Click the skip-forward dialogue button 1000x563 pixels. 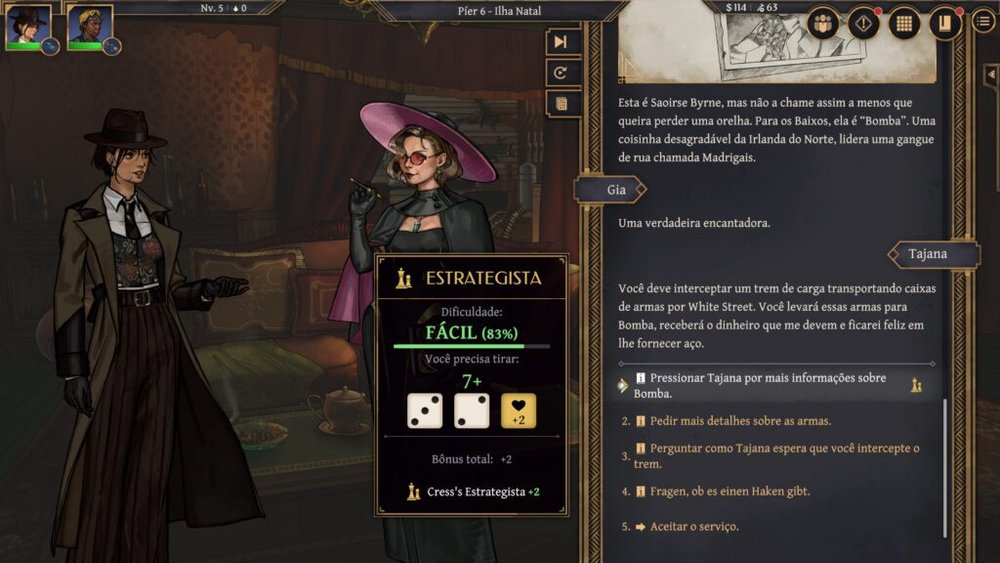click(561, 42)
